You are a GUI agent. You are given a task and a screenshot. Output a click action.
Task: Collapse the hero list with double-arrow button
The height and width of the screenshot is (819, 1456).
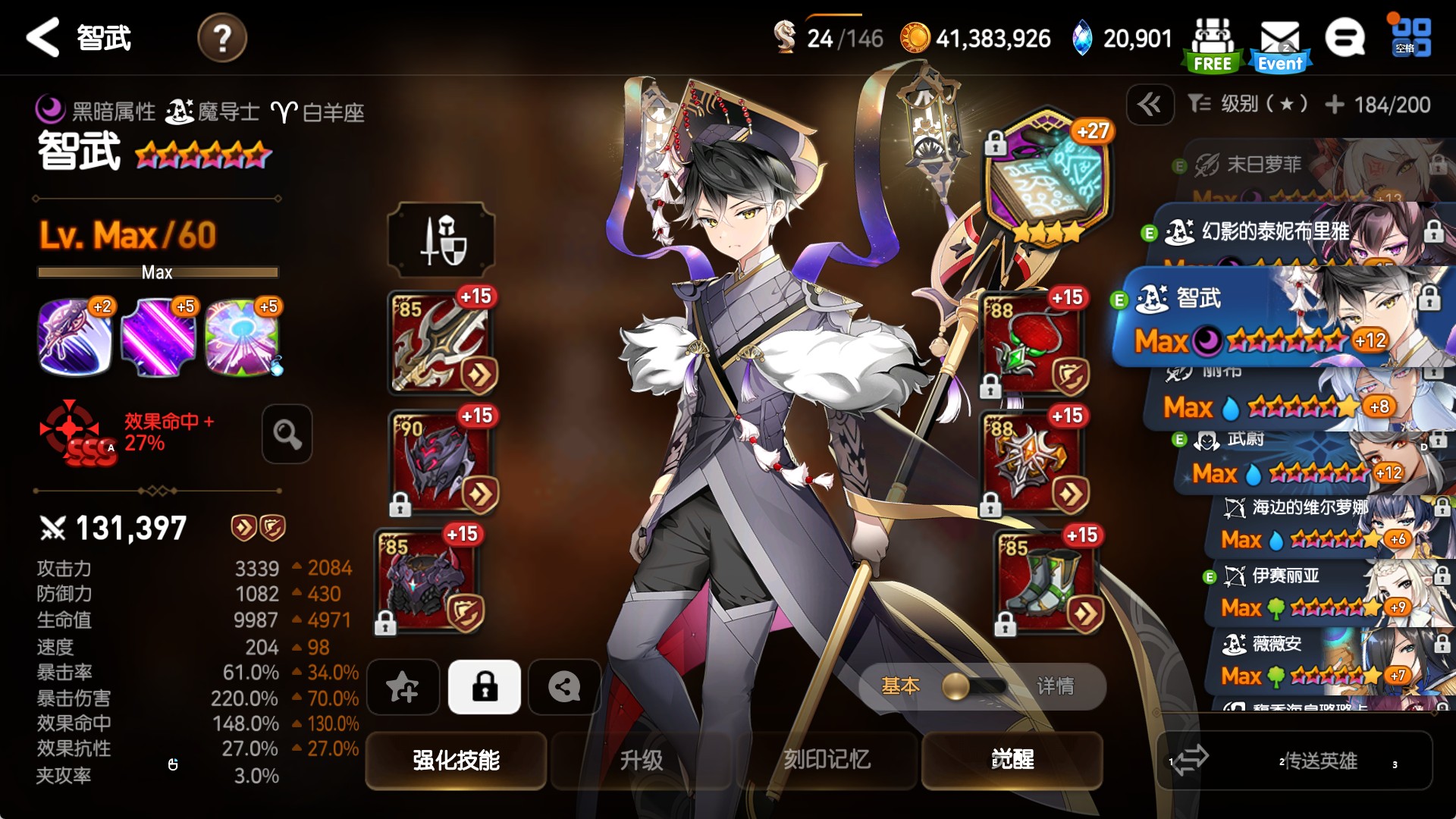[1150, 104]
